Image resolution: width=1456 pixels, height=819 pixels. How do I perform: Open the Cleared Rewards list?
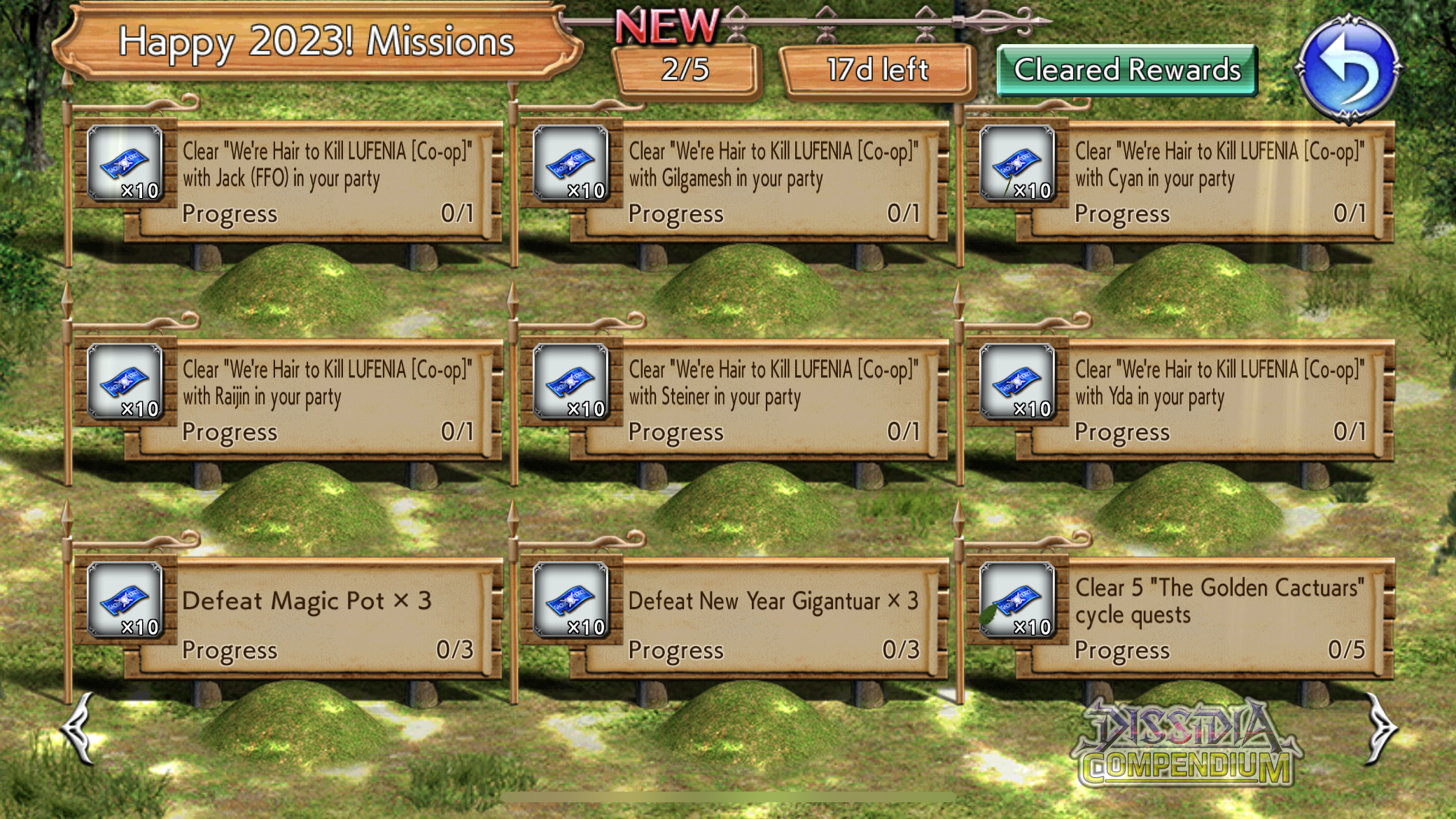click(x=1126, y=70)
